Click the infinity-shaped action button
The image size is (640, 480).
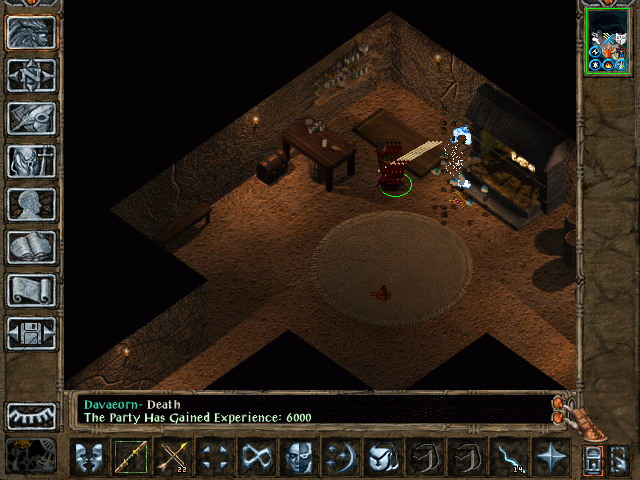coord(257,458)
